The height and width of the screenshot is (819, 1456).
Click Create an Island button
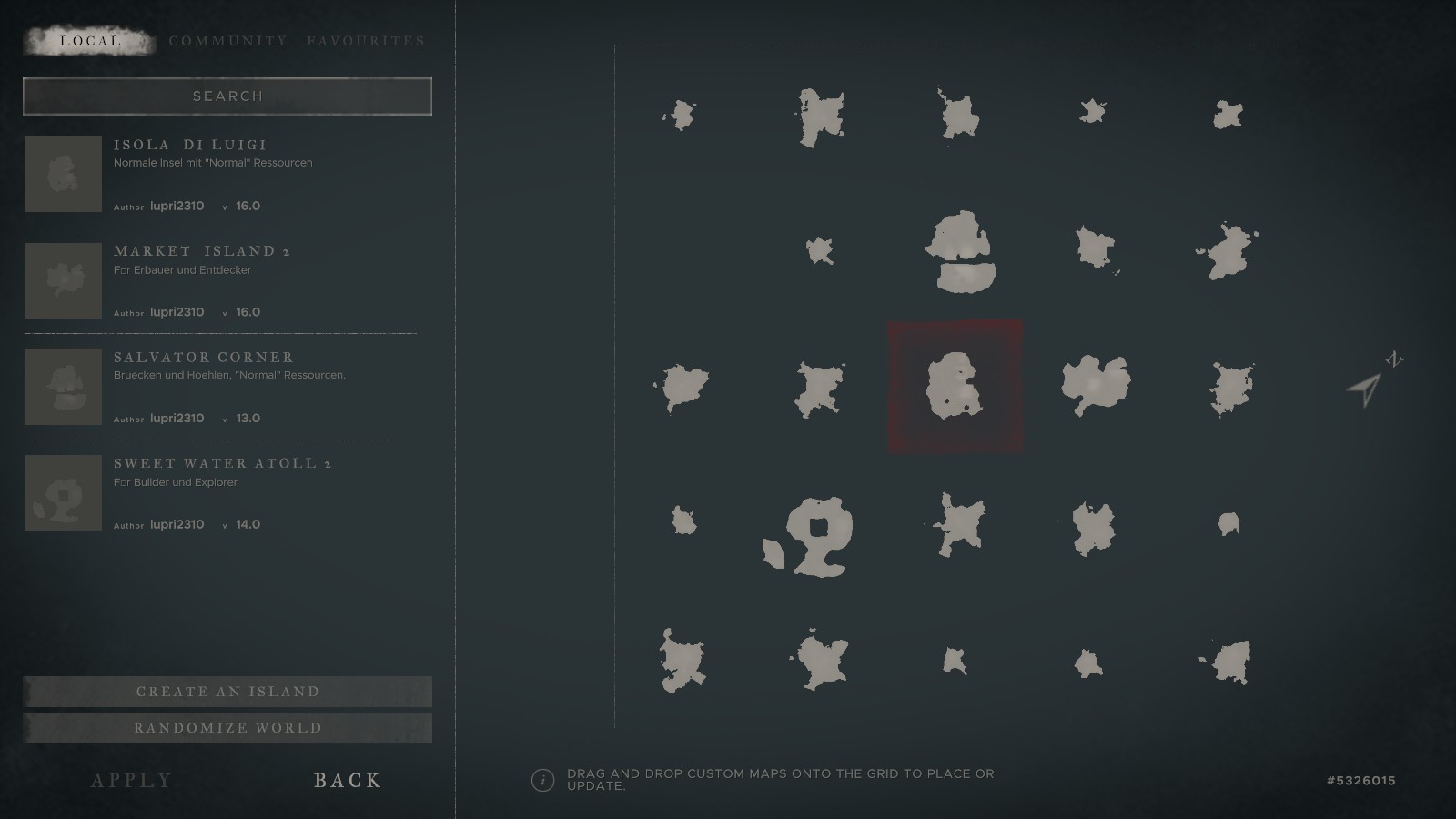227,692
